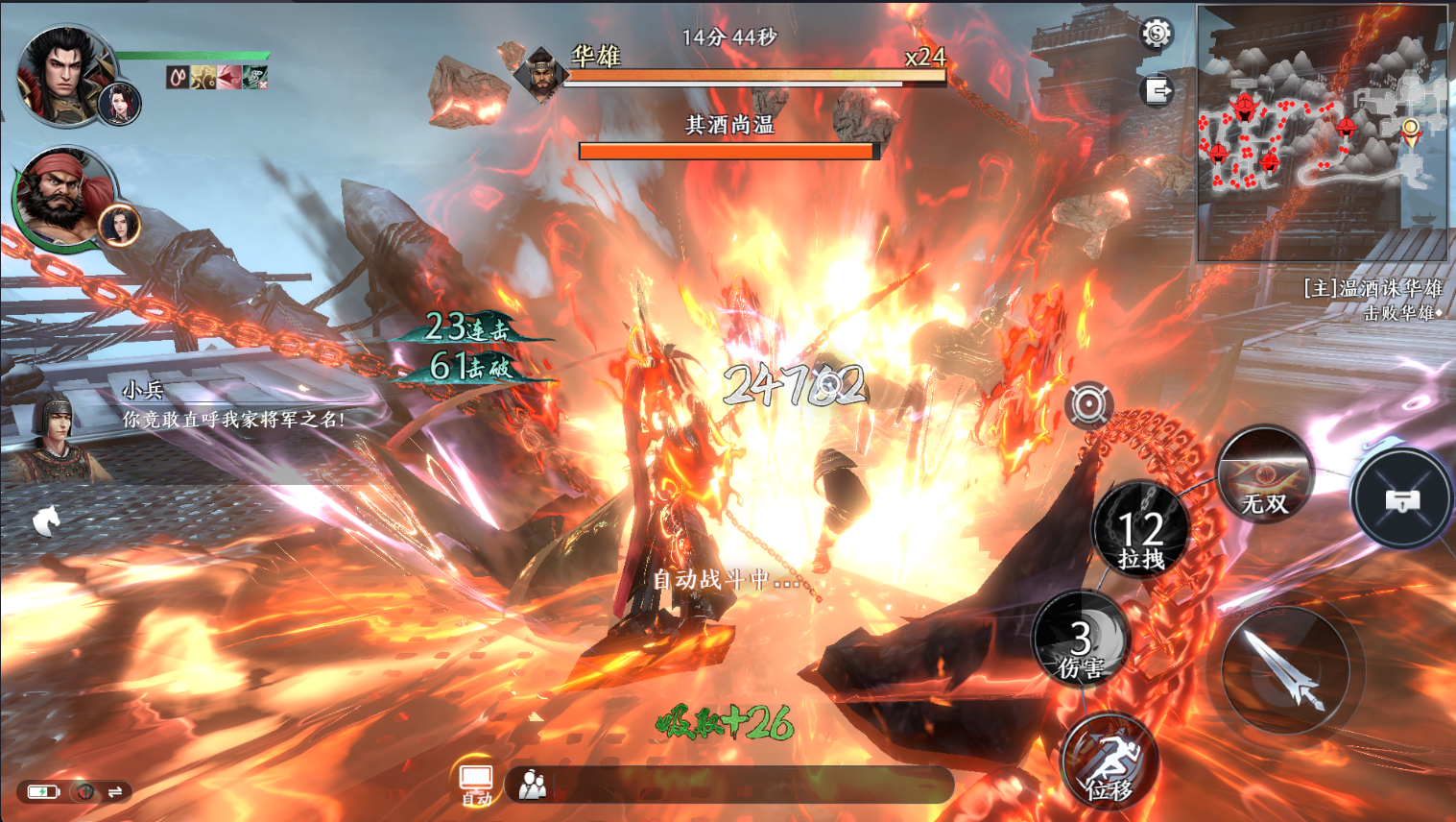Trigger the 伤害 damage skill
1456x822 pixels.
click(x=1082, y=639)
